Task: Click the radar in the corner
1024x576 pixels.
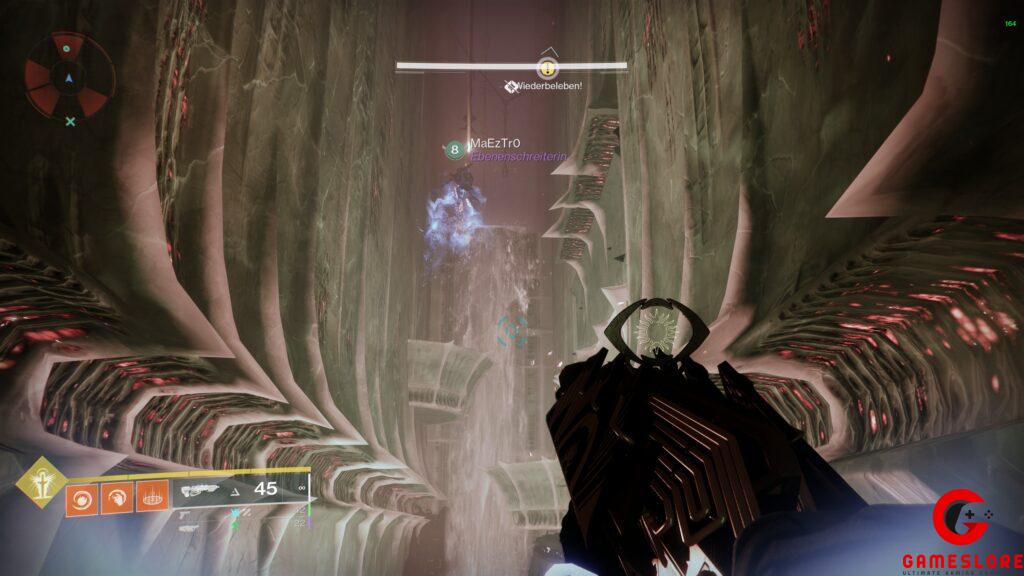Action: click(x=68, y=76)
